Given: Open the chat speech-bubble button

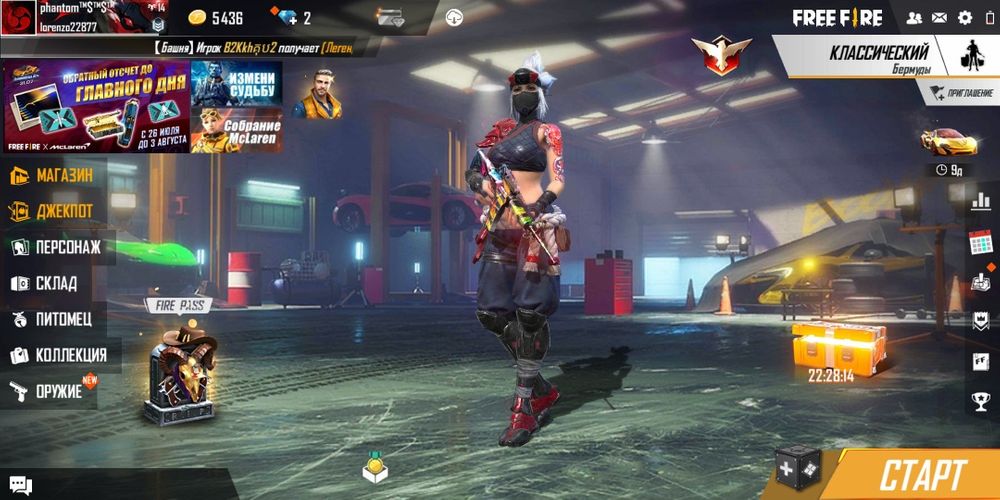Looking at the screenshot, I should click(20, 485).
